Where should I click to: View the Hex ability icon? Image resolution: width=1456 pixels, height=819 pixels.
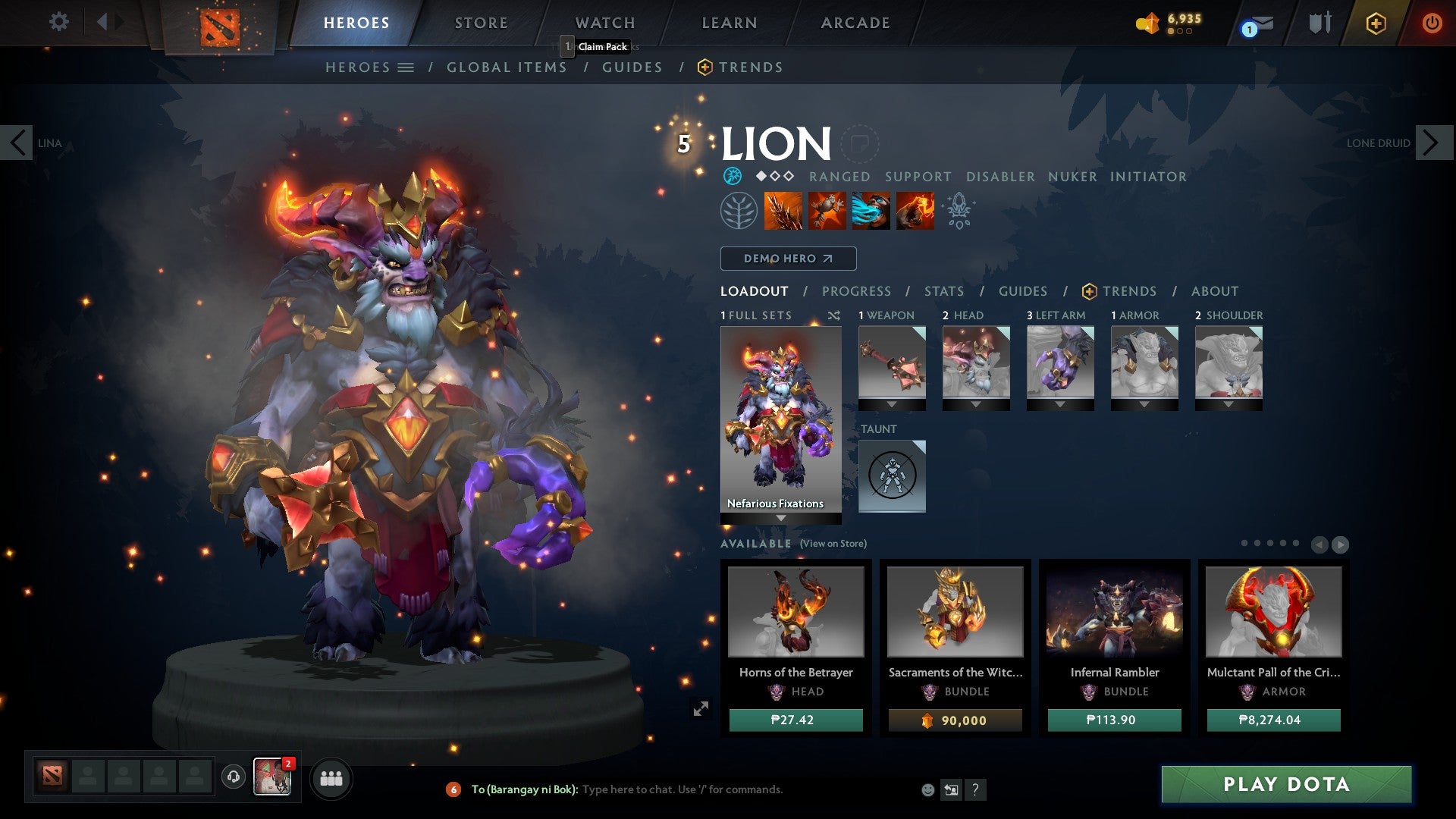827,210
